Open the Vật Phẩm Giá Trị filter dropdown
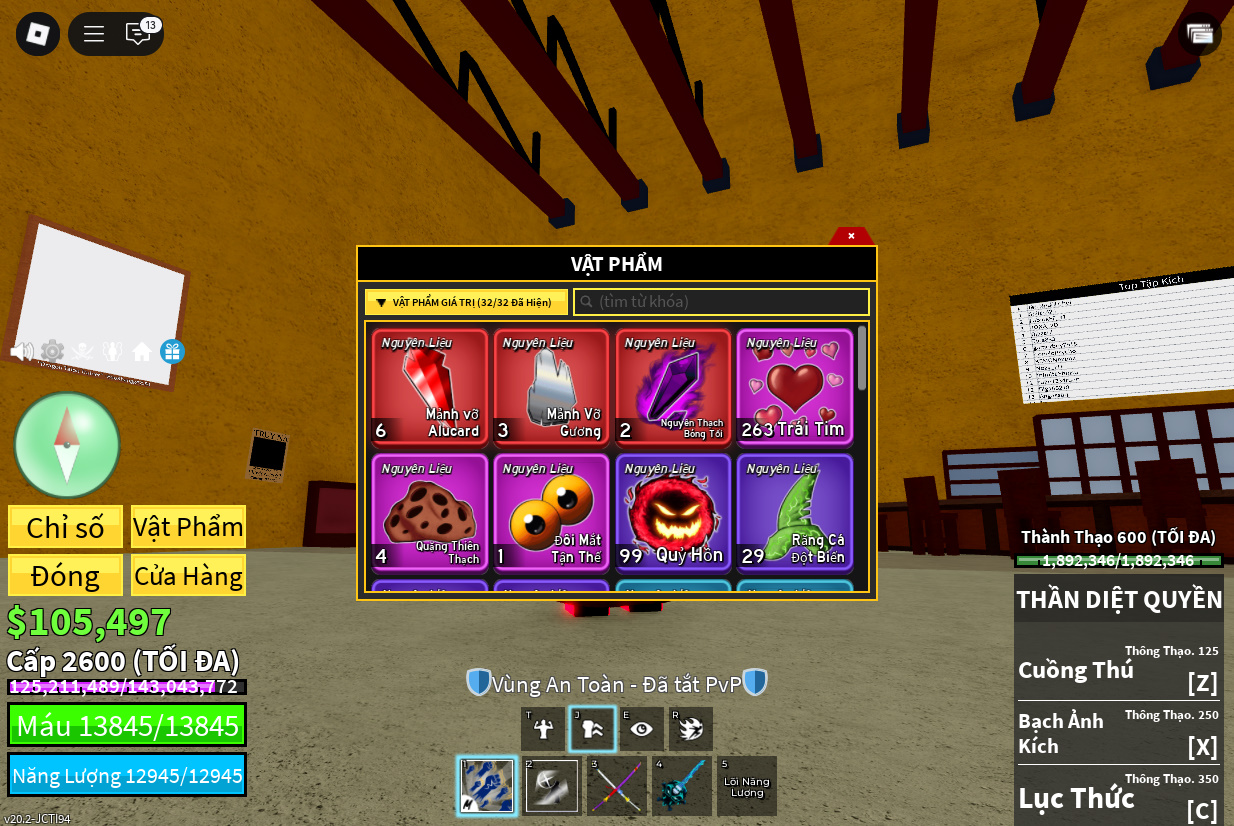This screenshot has height=826, width=1234. click(466, 302)
